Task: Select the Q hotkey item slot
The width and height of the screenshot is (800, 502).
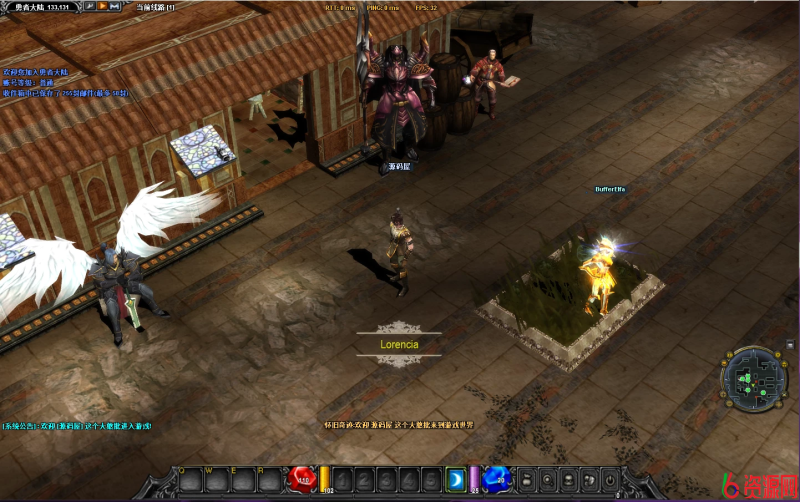Action: (x=190, y=481)
